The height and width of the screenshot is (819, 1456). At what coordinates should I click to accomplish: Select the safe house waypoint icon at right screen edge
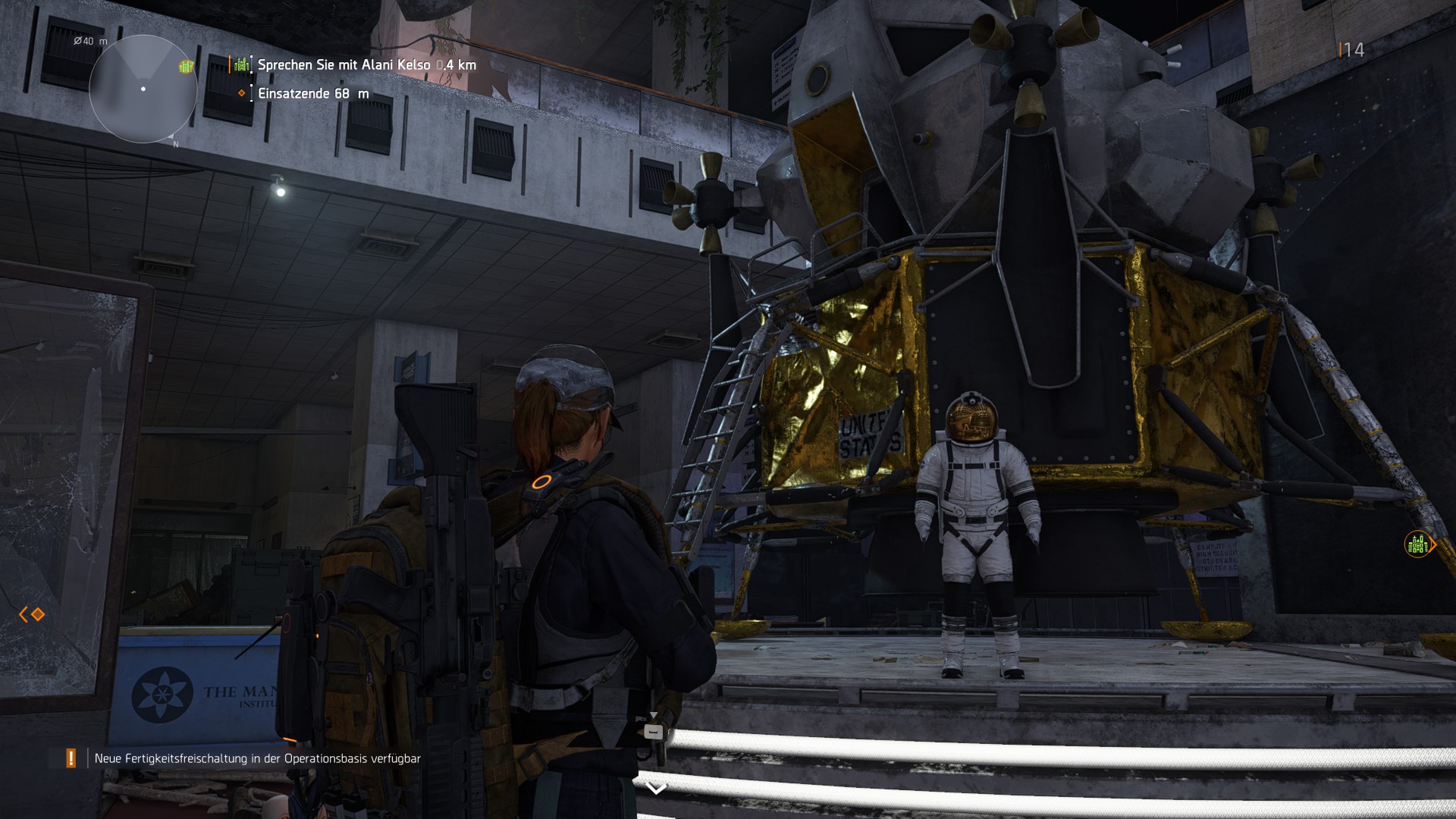(1415, 544)
